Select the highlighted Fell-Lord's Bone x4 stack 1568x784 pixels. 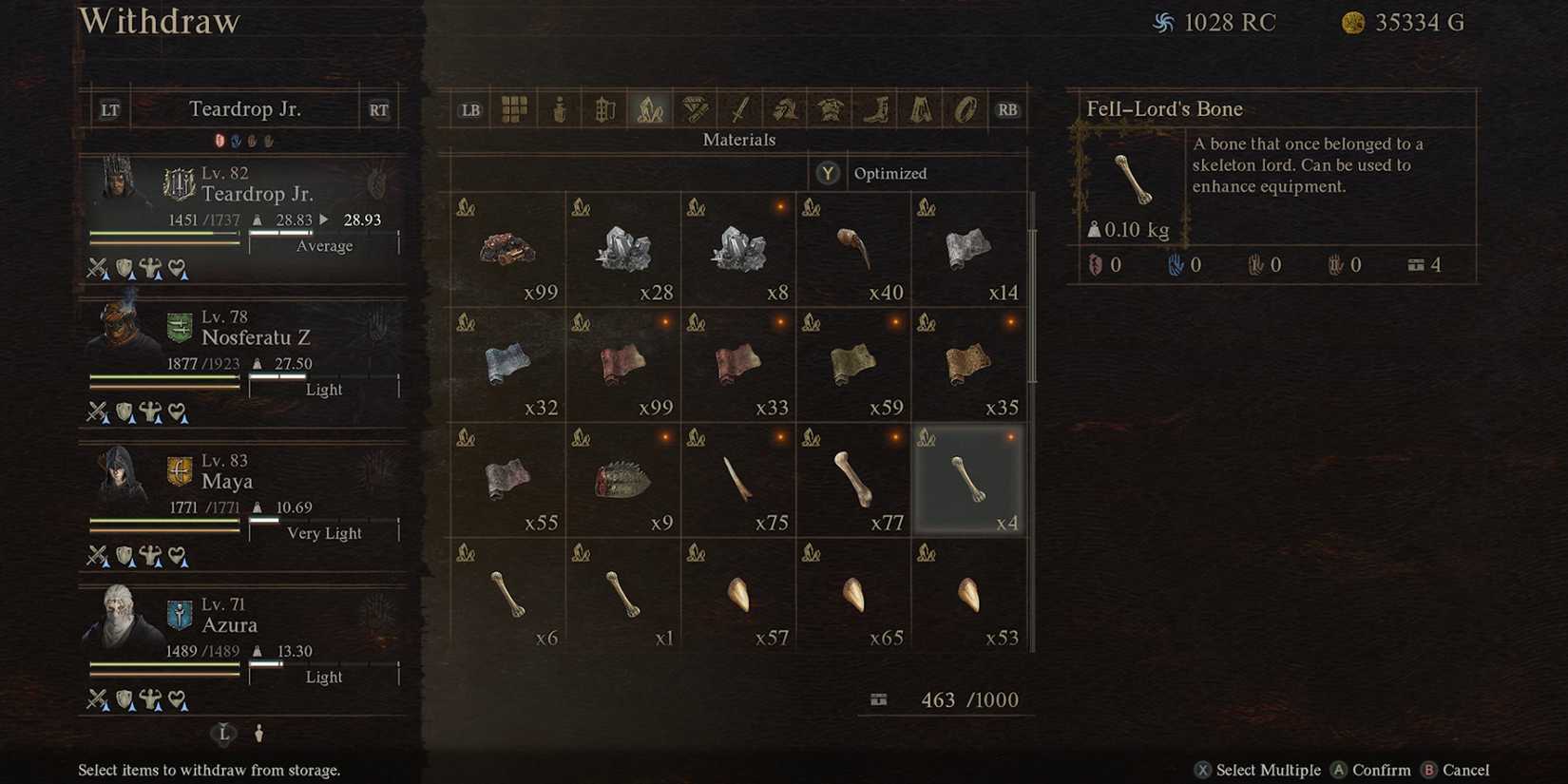point(968,480)
